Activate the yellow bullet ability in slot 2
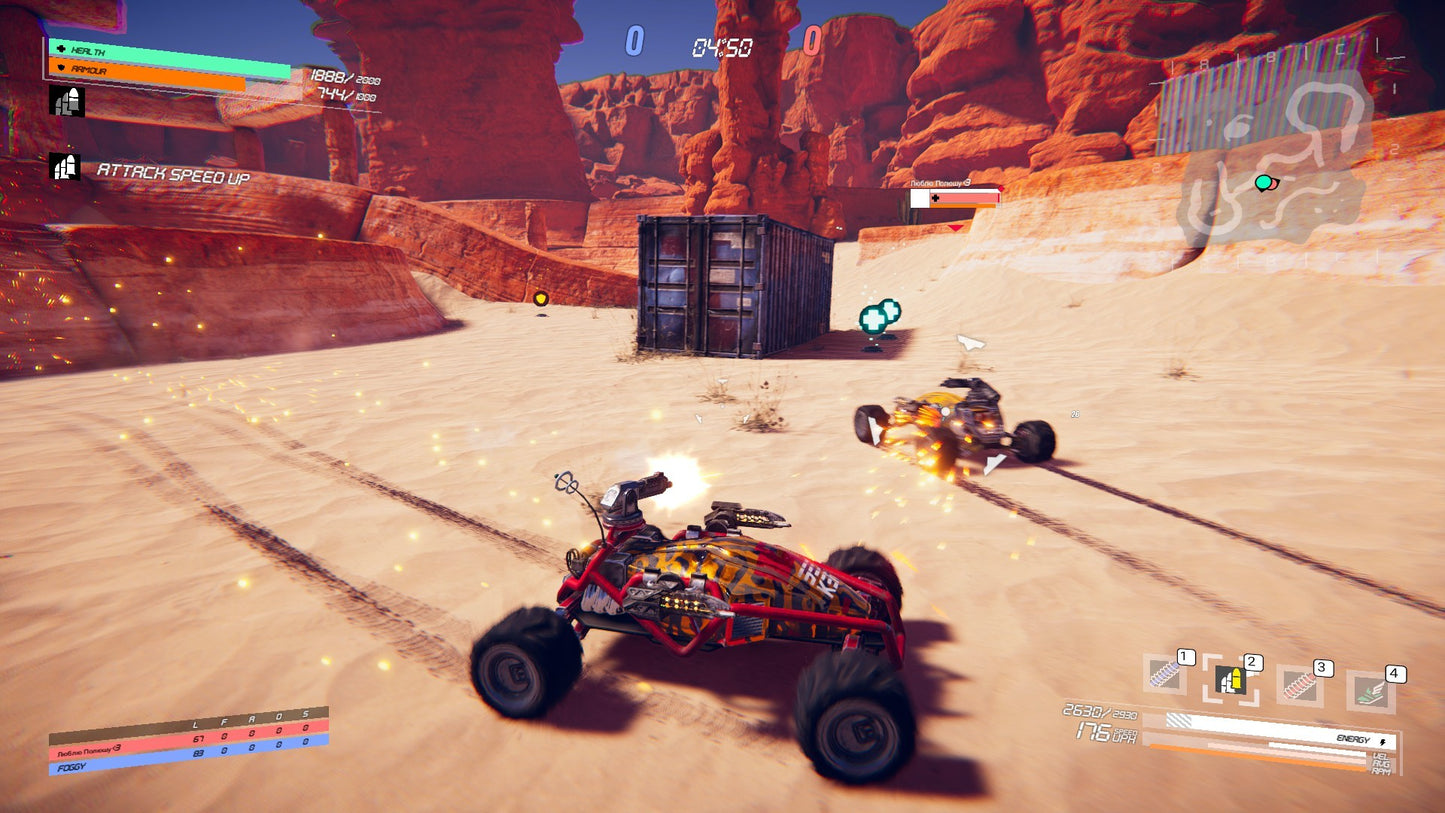Image resolution: width=1445 pixels, height=813 pixels. tap(1230, 680)
